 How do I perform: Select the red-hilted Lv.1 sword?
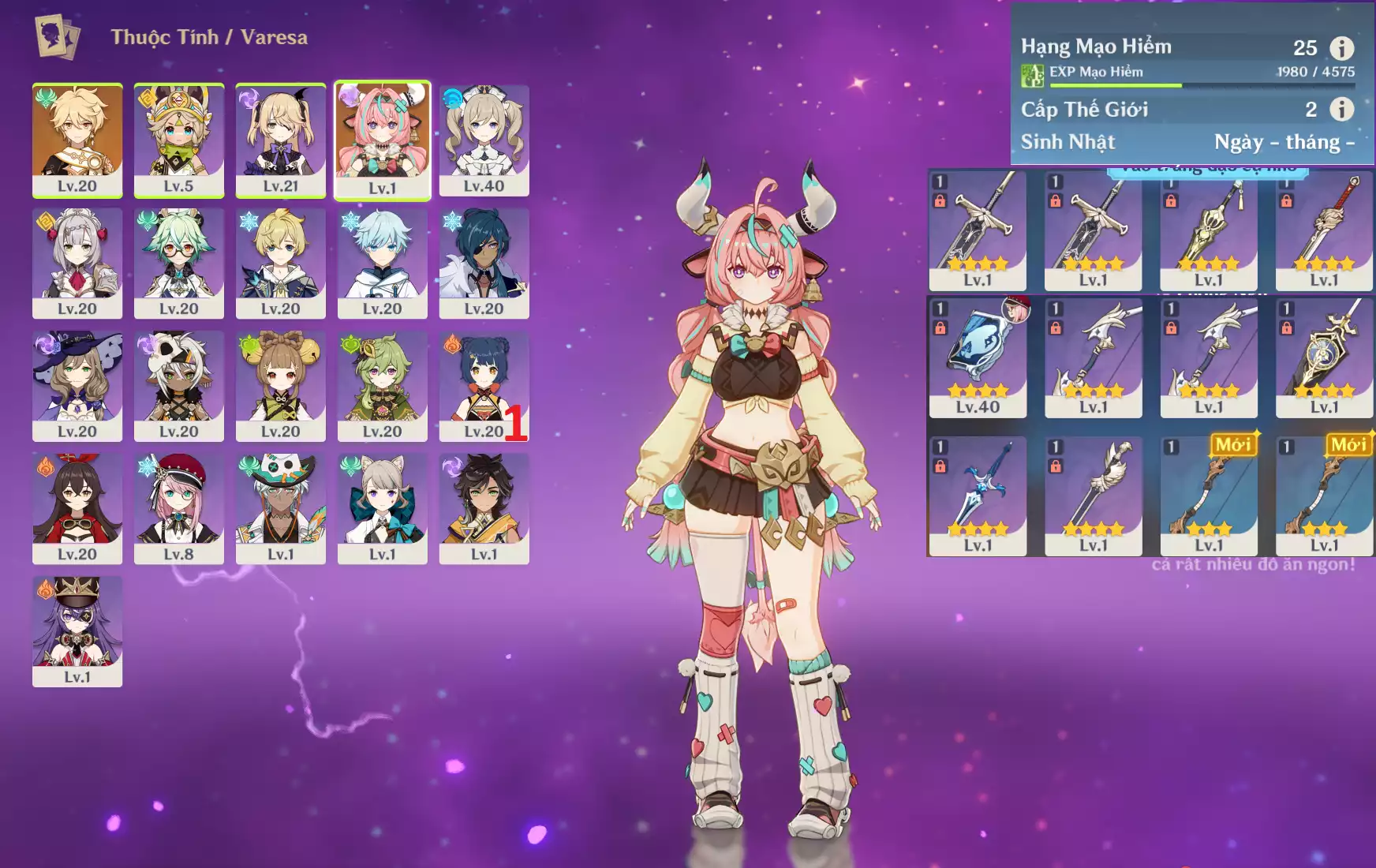pyautogui.click(x=1324, y=230)
